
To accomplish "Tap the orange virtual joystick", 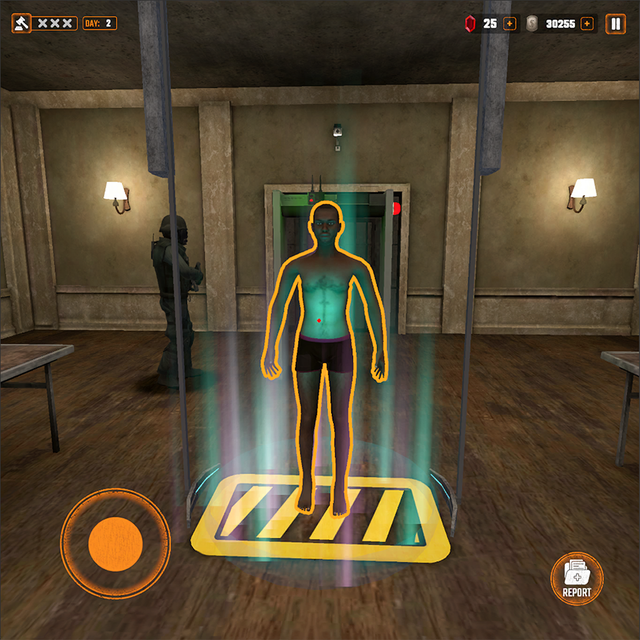I will [115, 543].
